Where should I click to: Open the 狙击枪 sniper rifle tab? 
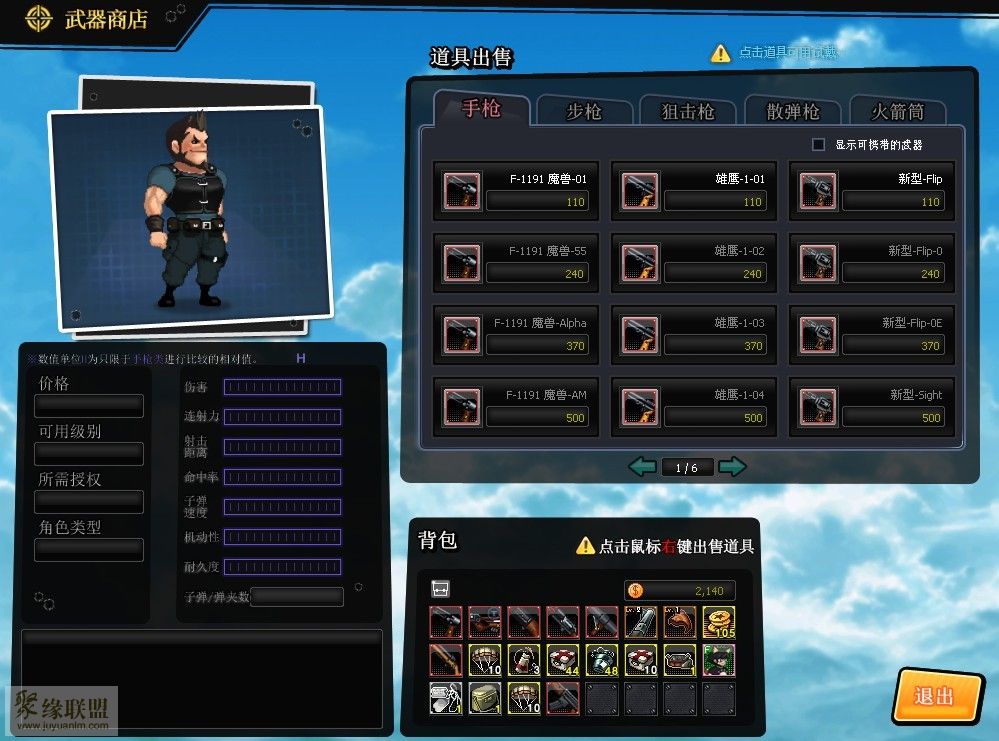pos(688,111)
